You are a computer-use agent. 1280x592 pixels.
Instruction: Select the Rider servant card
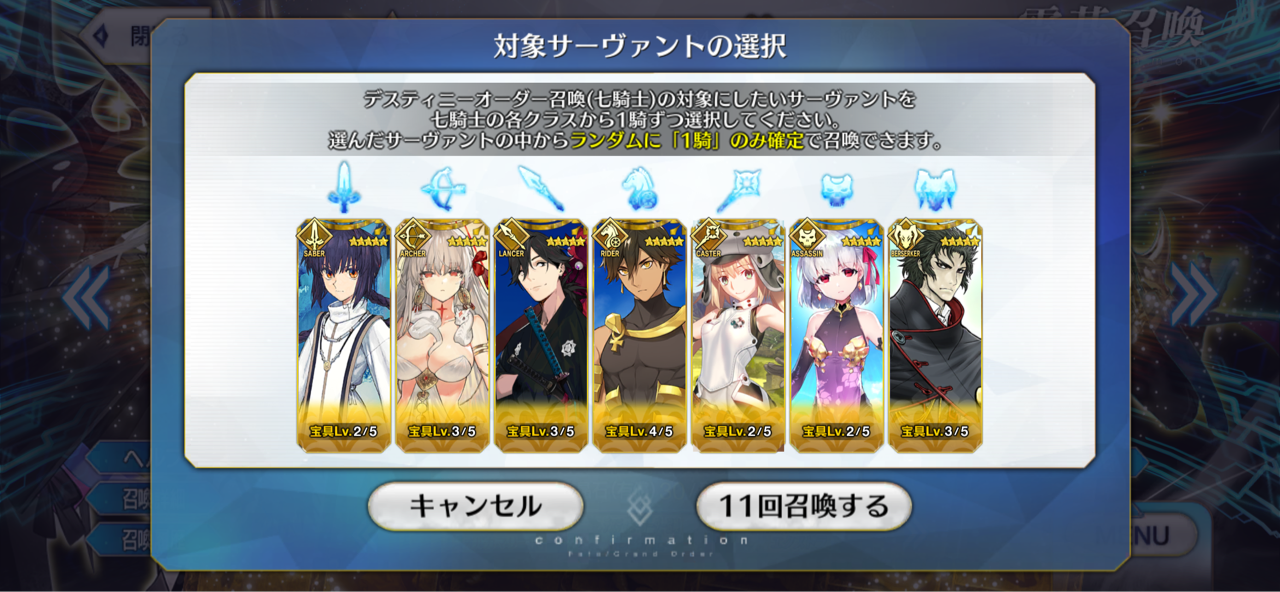pyautogui.click(x=639, y=335)
